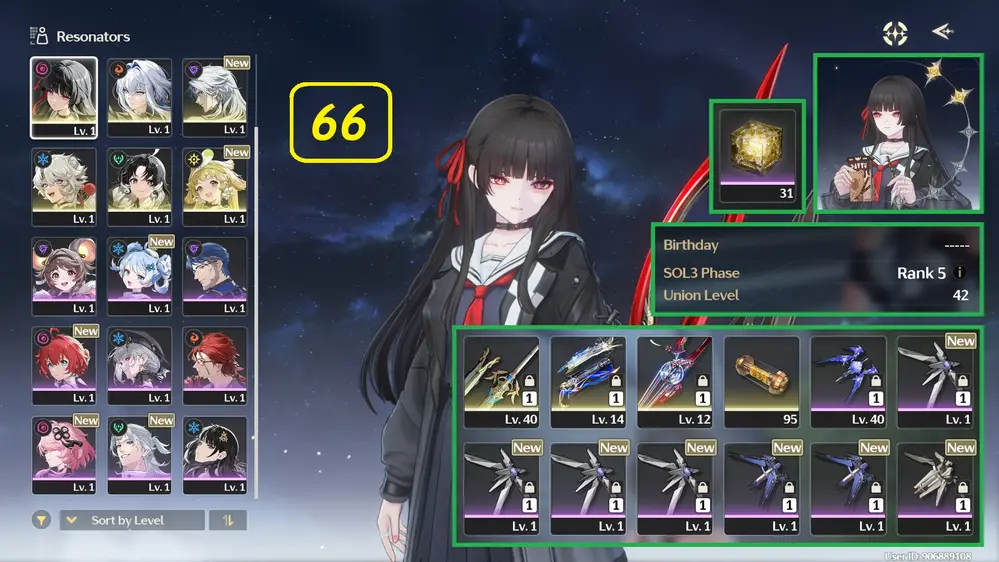The width and height of the screenshot is (999, 562).
Task: Select the white curly-haired glacio resonator
Action: (64, 186)
